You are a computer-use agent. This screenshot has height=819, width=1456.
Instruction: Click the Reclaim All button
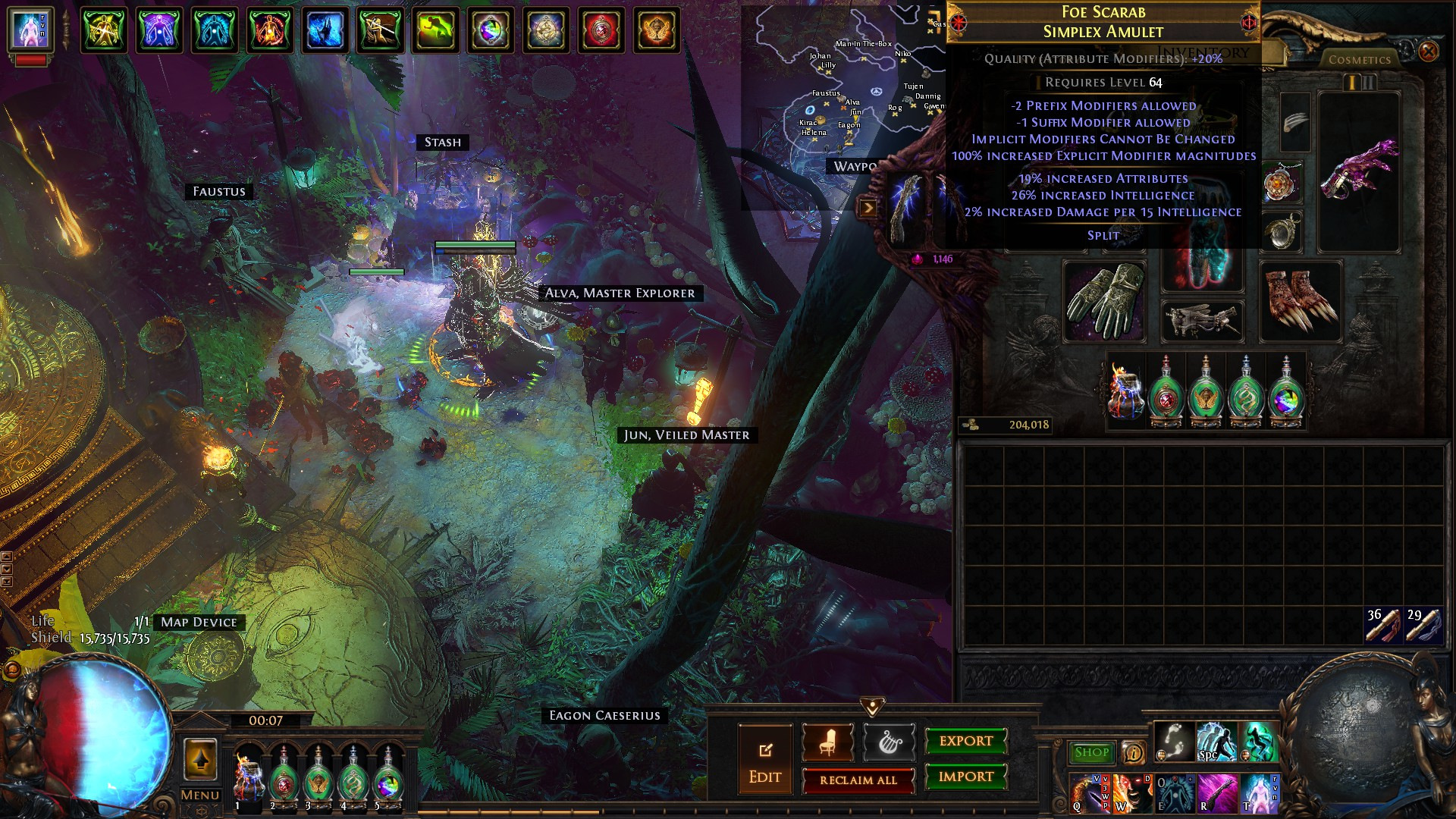pos(858,780)
